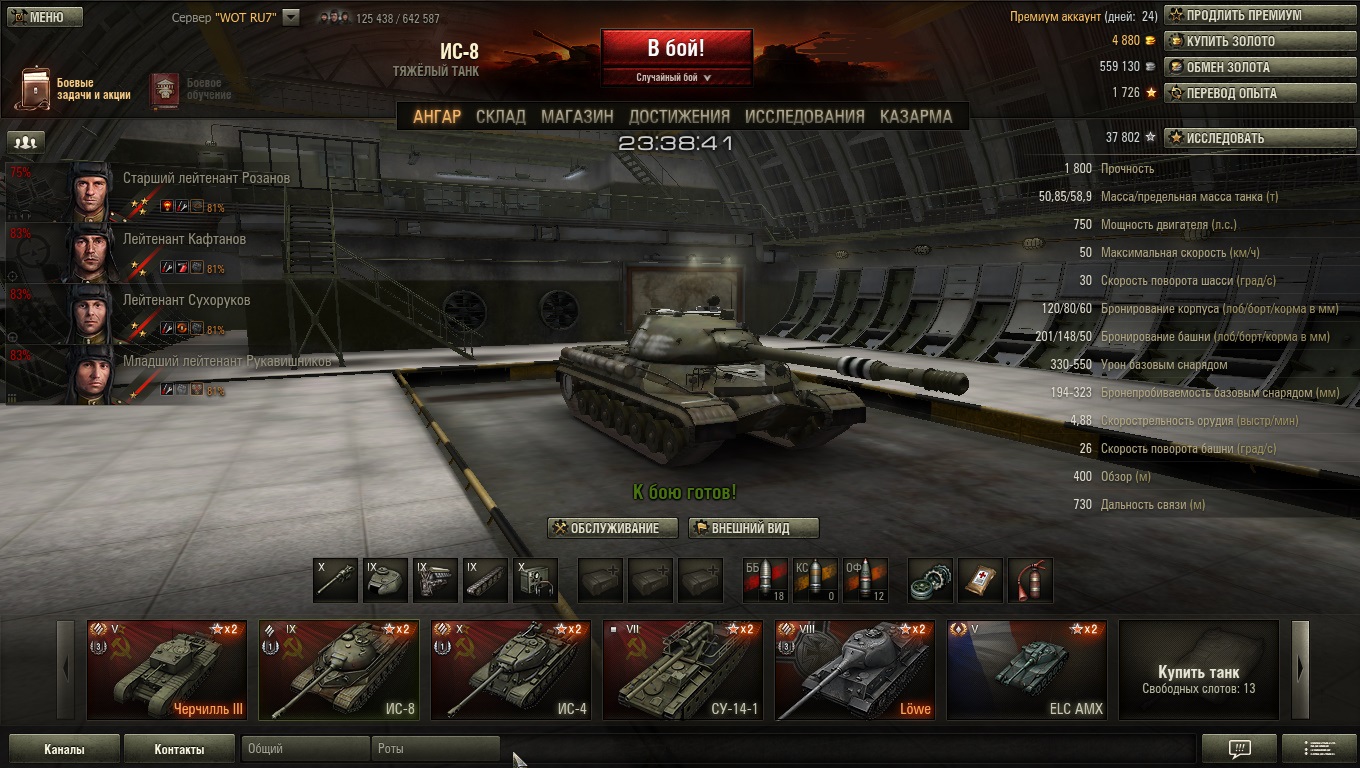Select the Черчилль III tank in carousel
This screenshot has width=1360, height=768.
coord(167,670)
